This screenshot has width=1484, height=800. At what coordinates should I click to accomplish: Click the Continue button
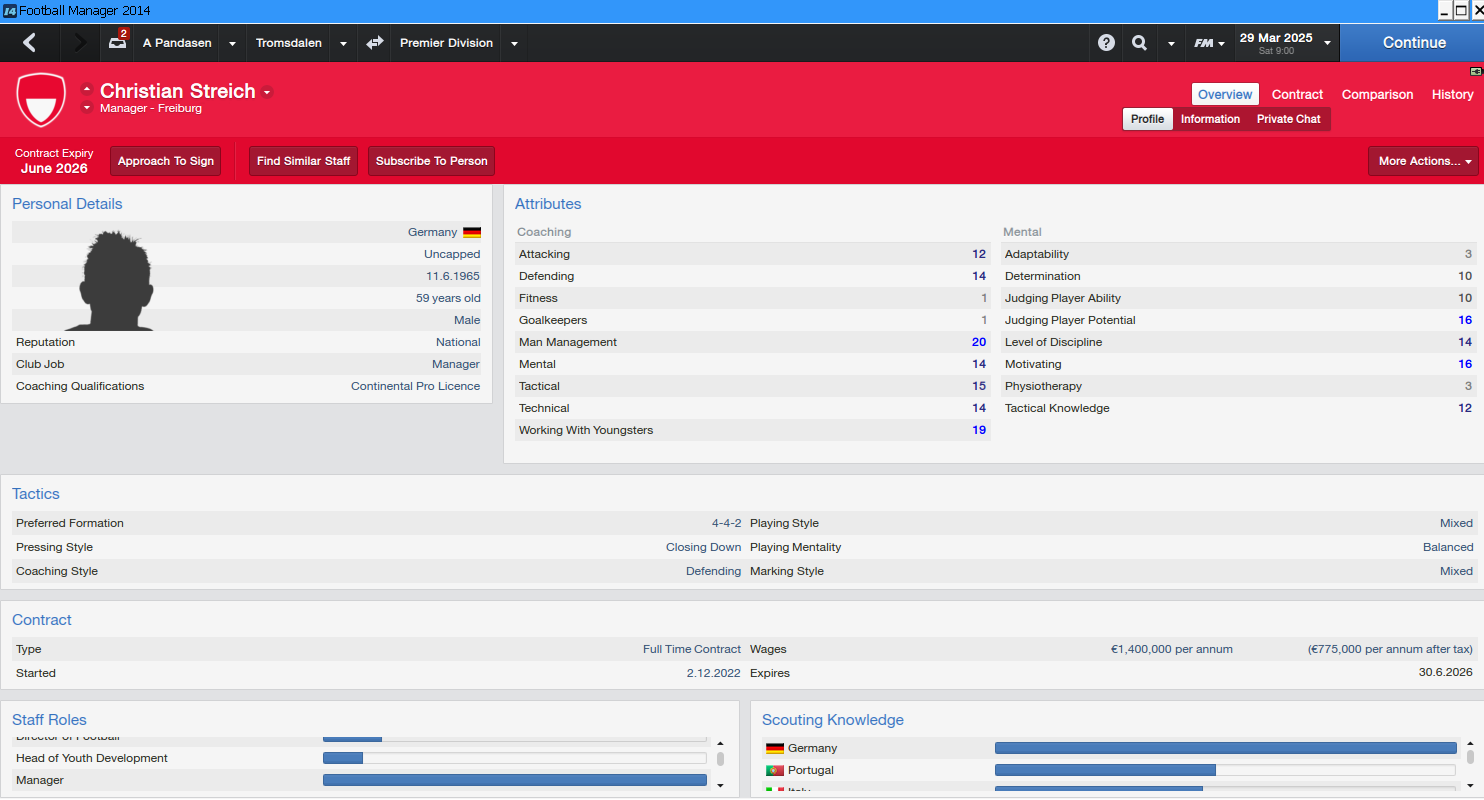click(x=1413, y=43)
